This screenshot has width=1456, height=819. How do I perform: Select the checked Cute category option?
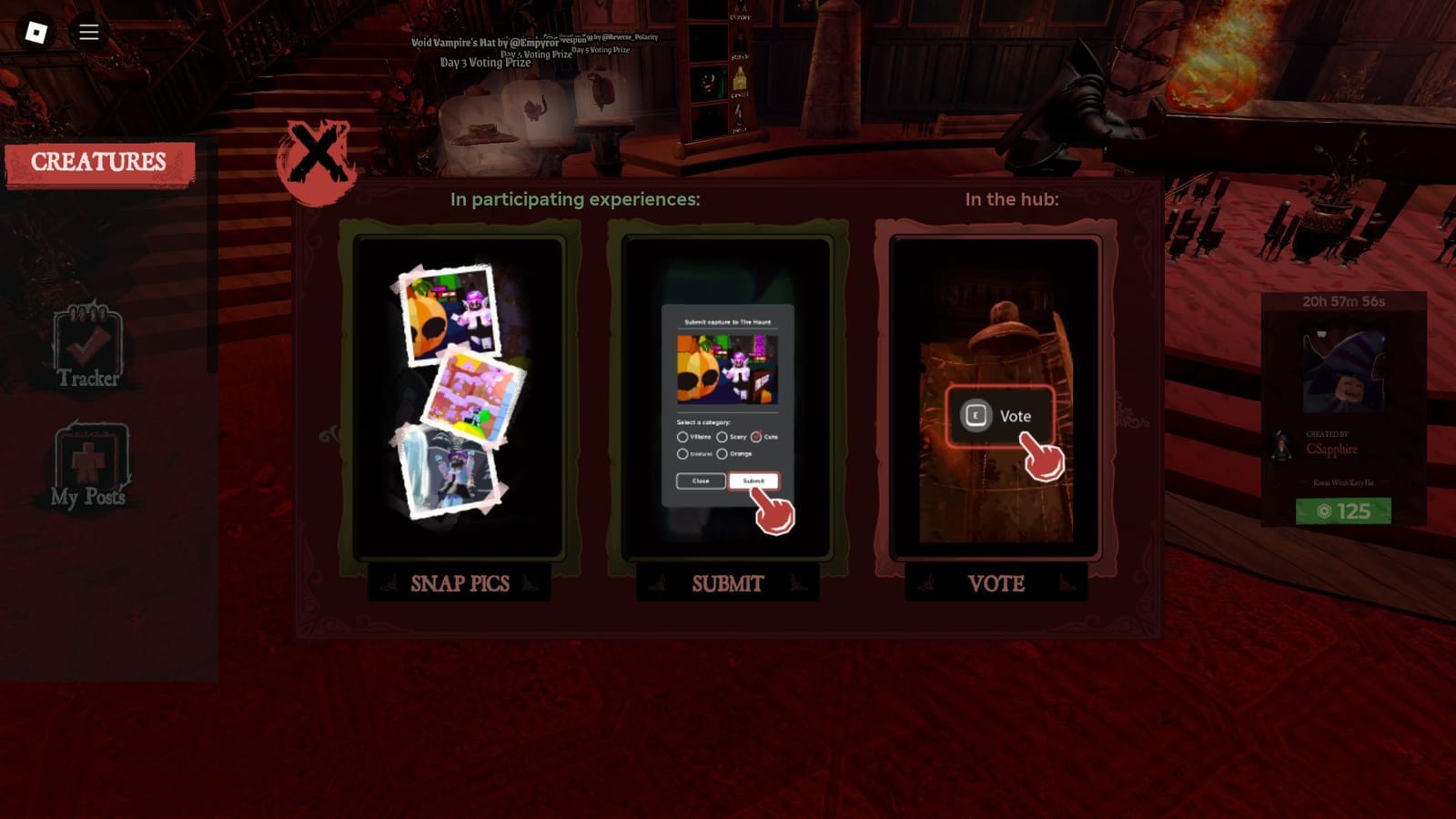(x=756, y=437)
